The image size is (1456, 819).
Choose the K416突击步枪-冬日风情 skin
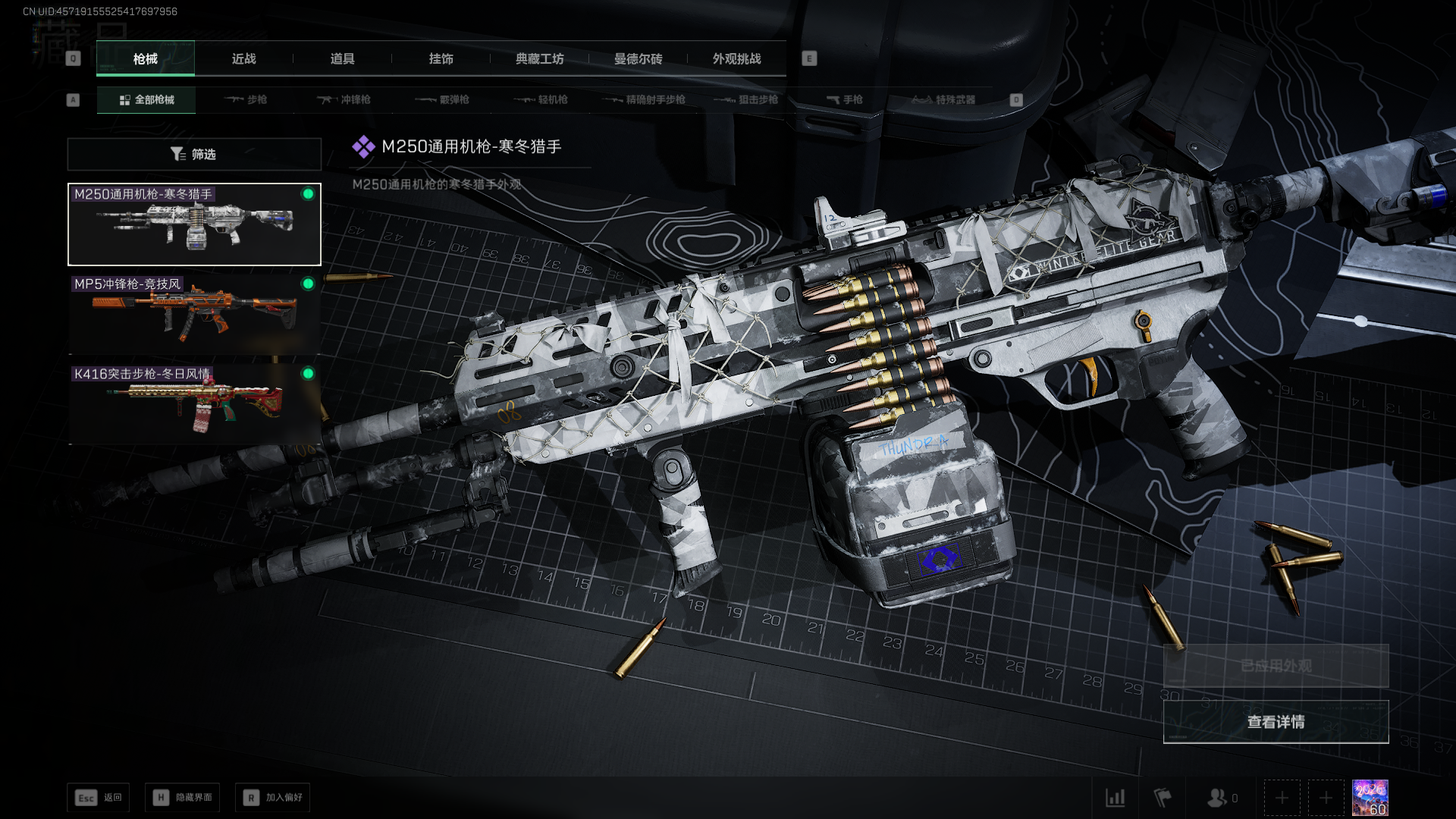[x=194, y=403]
